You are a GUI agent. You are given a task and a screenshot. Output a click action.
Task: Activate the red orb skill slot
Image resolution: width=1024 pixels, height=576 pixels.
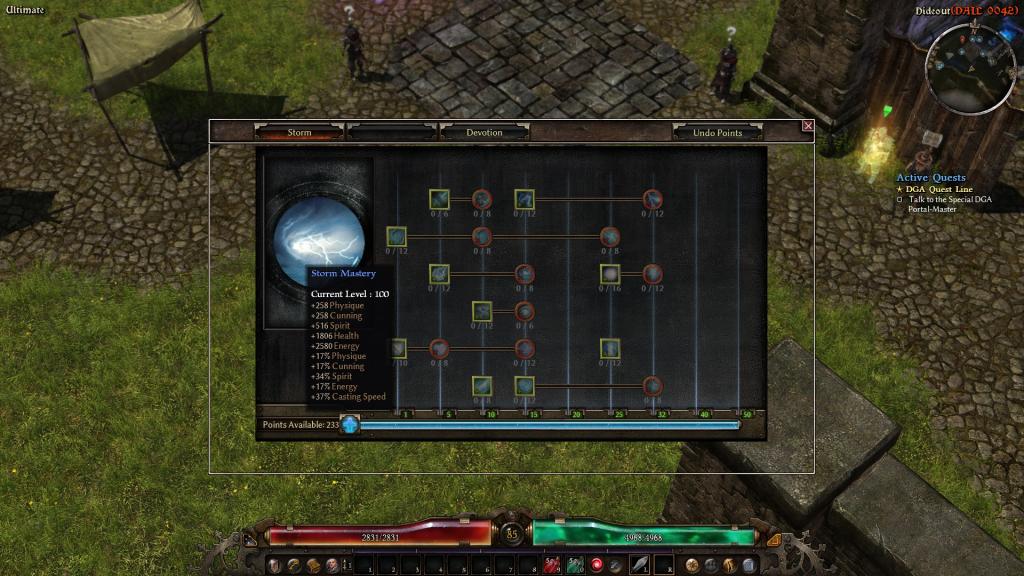[598, 566]
